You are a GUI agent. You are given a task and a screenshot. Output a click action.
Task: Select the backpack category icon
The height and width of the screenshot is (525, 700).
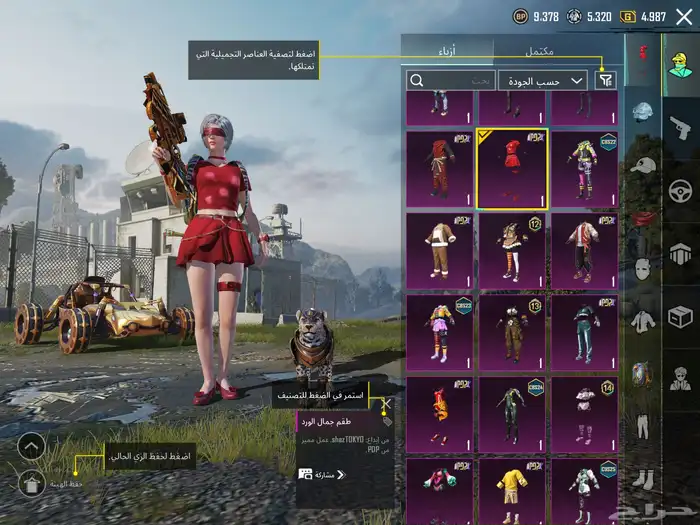pos(643,374)
